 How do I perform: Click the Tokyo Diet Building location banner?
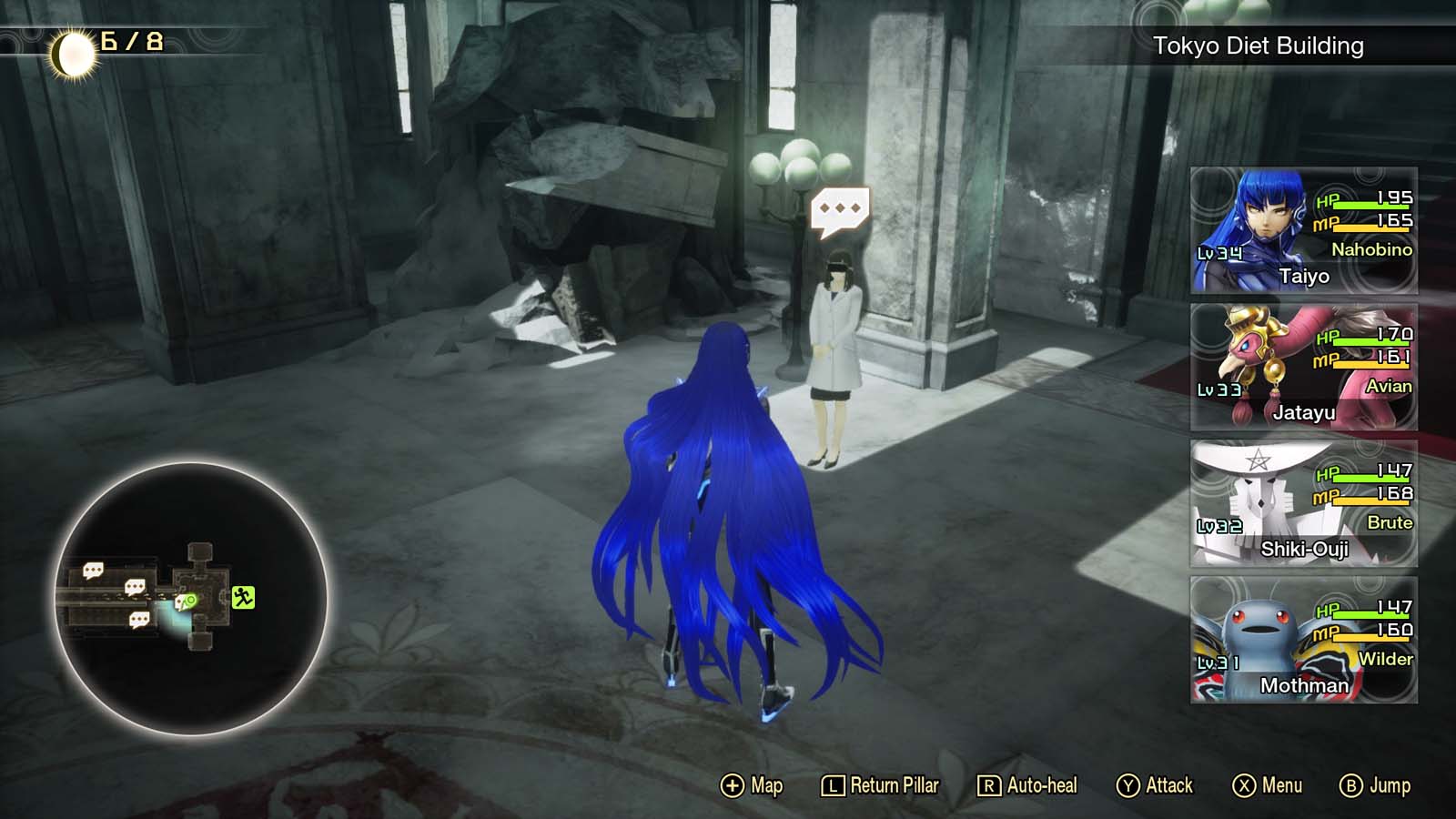1259,43
